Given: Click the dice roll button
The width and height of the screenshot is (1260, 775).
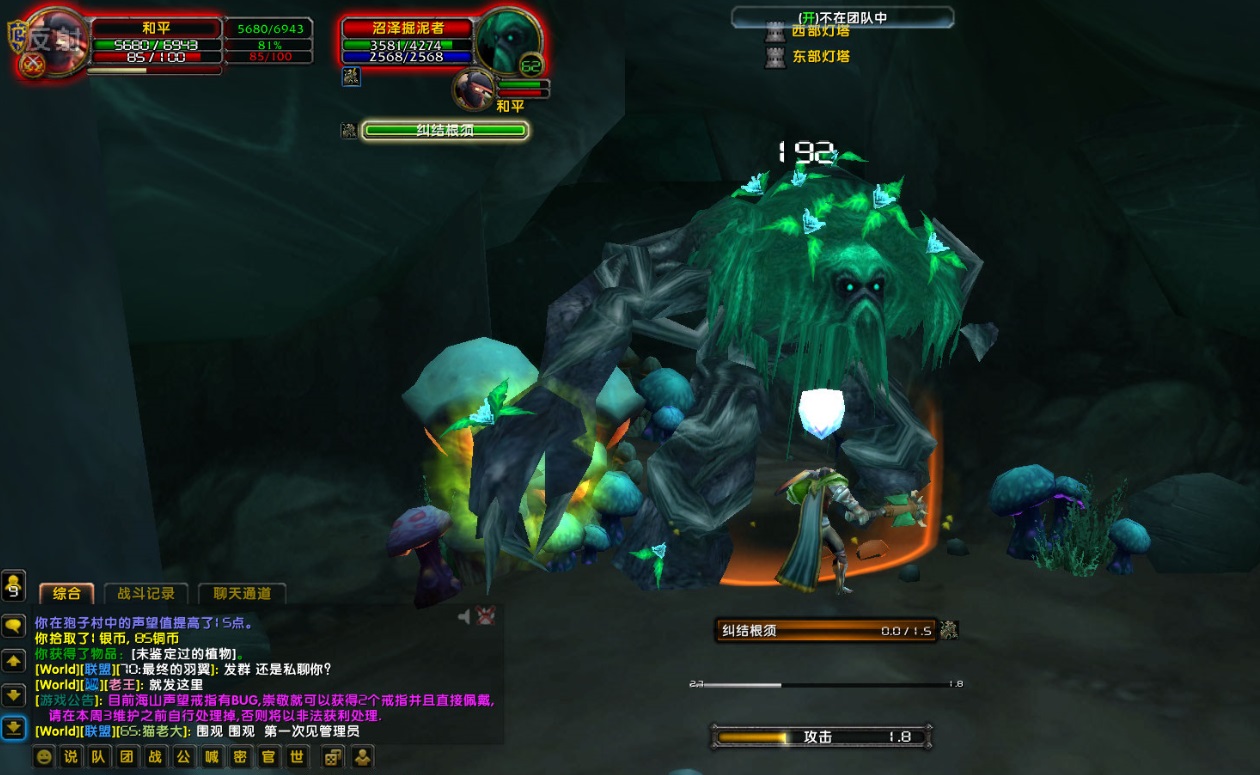Looking at the screenshot, I should point(330,757).
